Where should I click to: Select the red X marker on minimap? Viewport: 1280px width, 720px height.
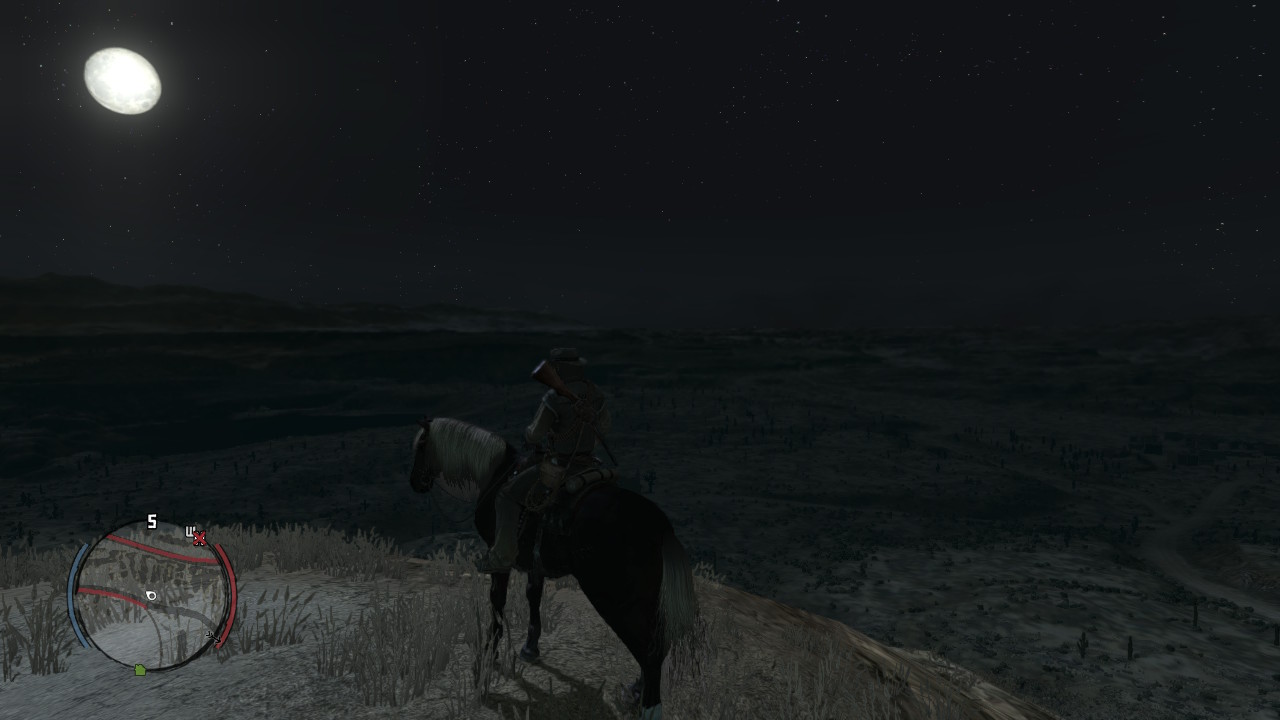199,538
